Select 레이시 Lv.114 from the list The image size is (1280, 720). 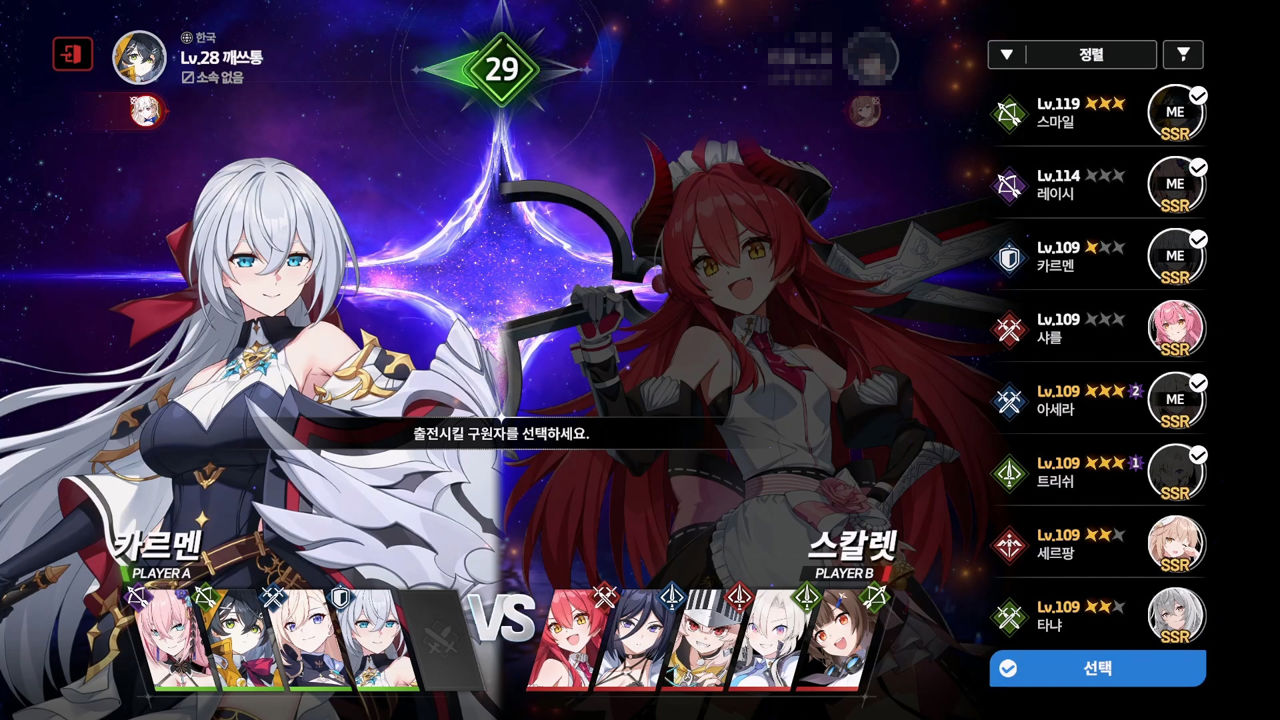click(x=1100, y=184)
